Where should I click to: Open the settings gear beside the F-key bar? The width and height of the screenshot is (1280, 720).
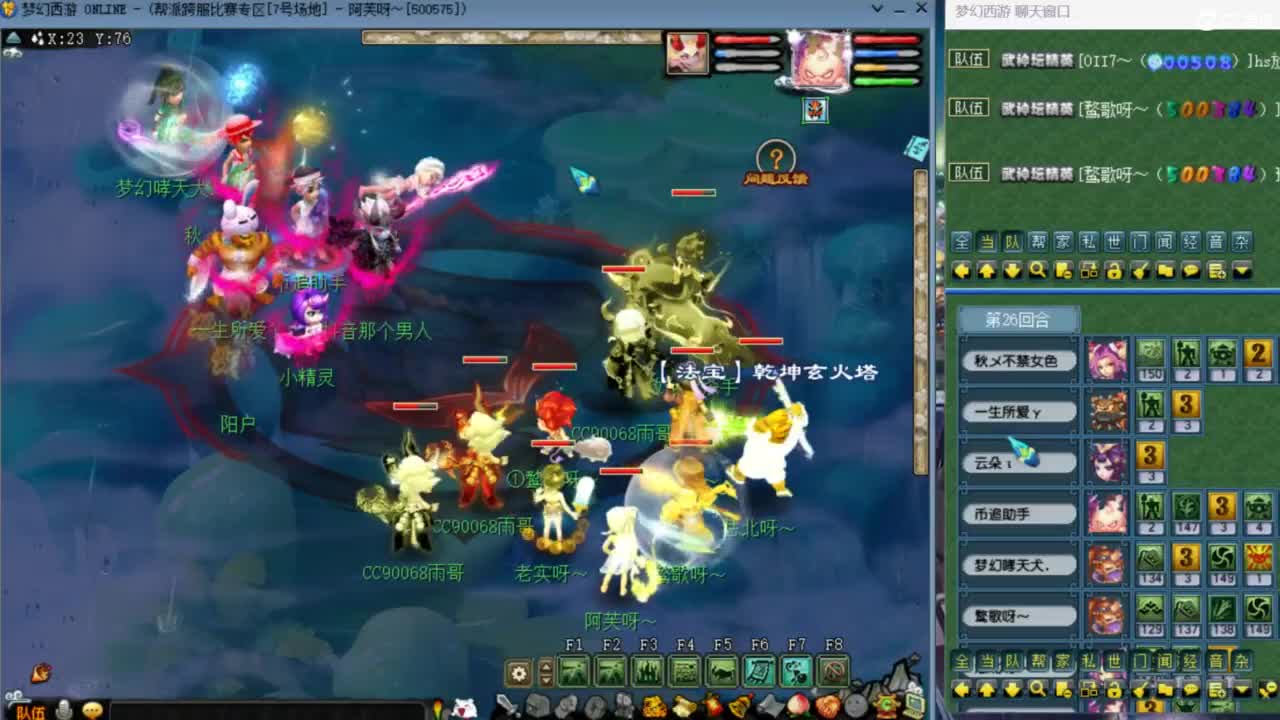click(x=518, y=671)
